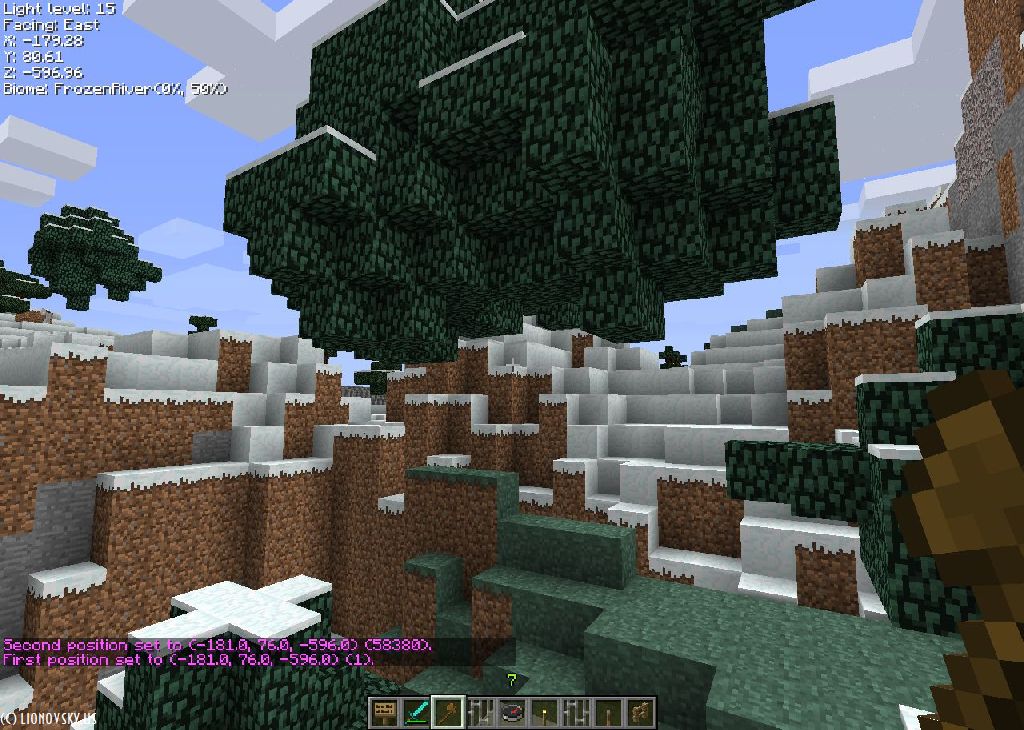Choose the iron bars beside the stick

(577, 713)
